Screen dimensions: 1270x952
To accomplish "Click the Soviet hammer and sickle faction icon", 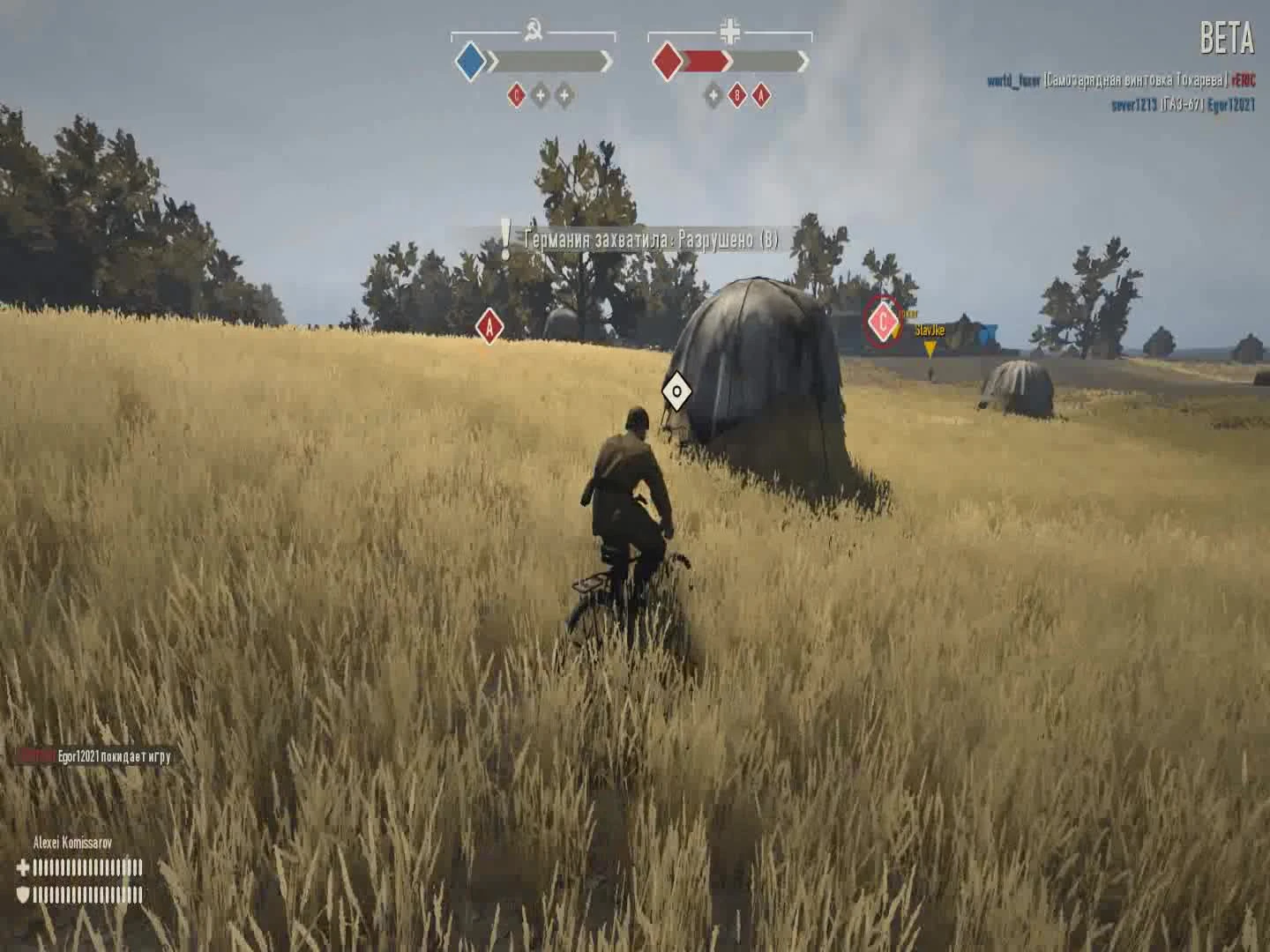I will click(533, 30).
